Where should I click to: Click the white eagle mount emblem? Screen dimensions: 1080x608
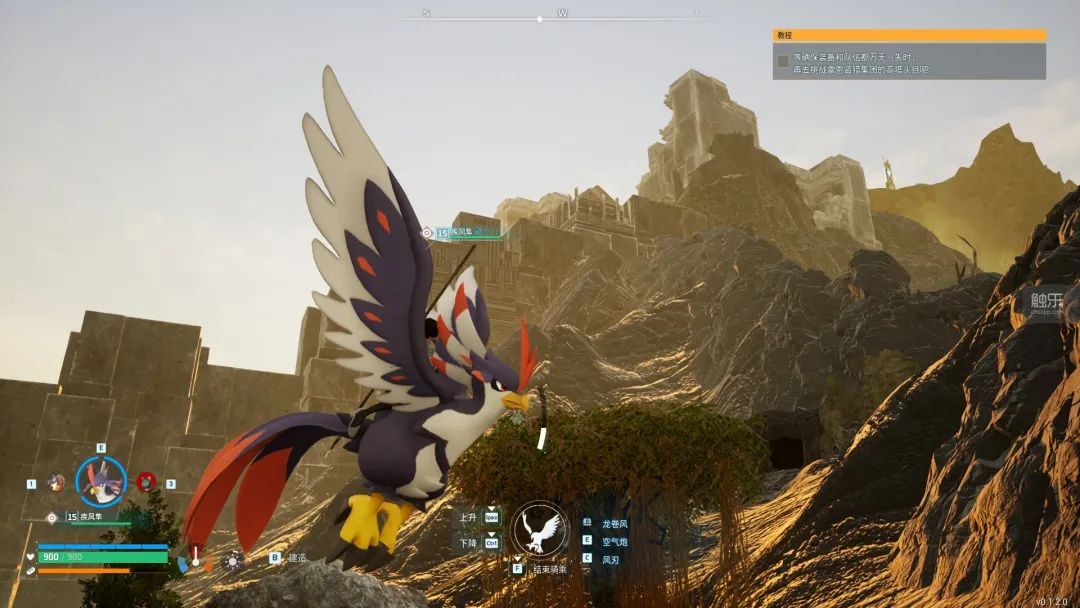541,530
